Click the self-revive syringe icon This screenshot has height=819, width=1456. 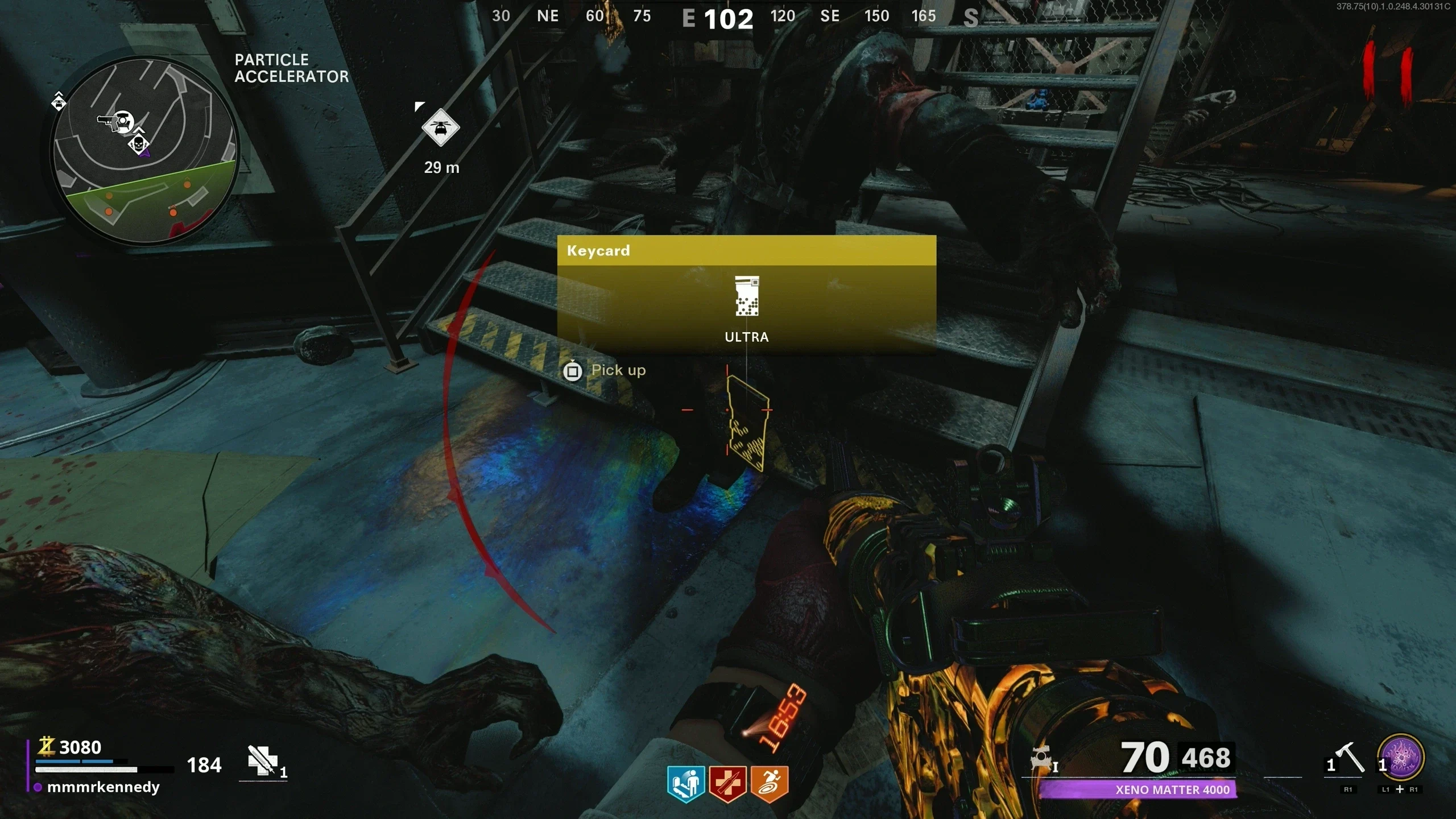262,760
